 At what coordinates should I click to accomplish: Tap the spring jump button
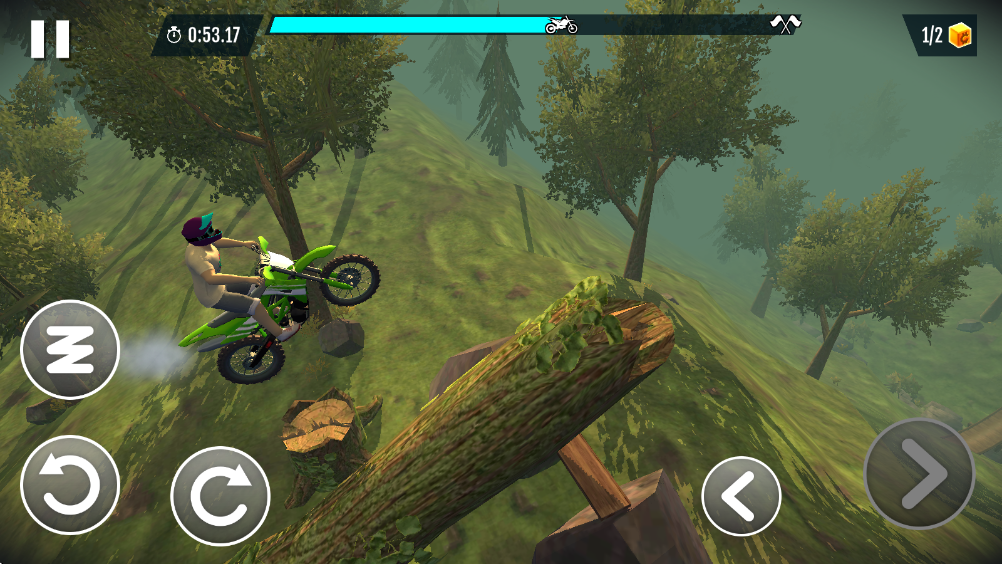point(70,350)
